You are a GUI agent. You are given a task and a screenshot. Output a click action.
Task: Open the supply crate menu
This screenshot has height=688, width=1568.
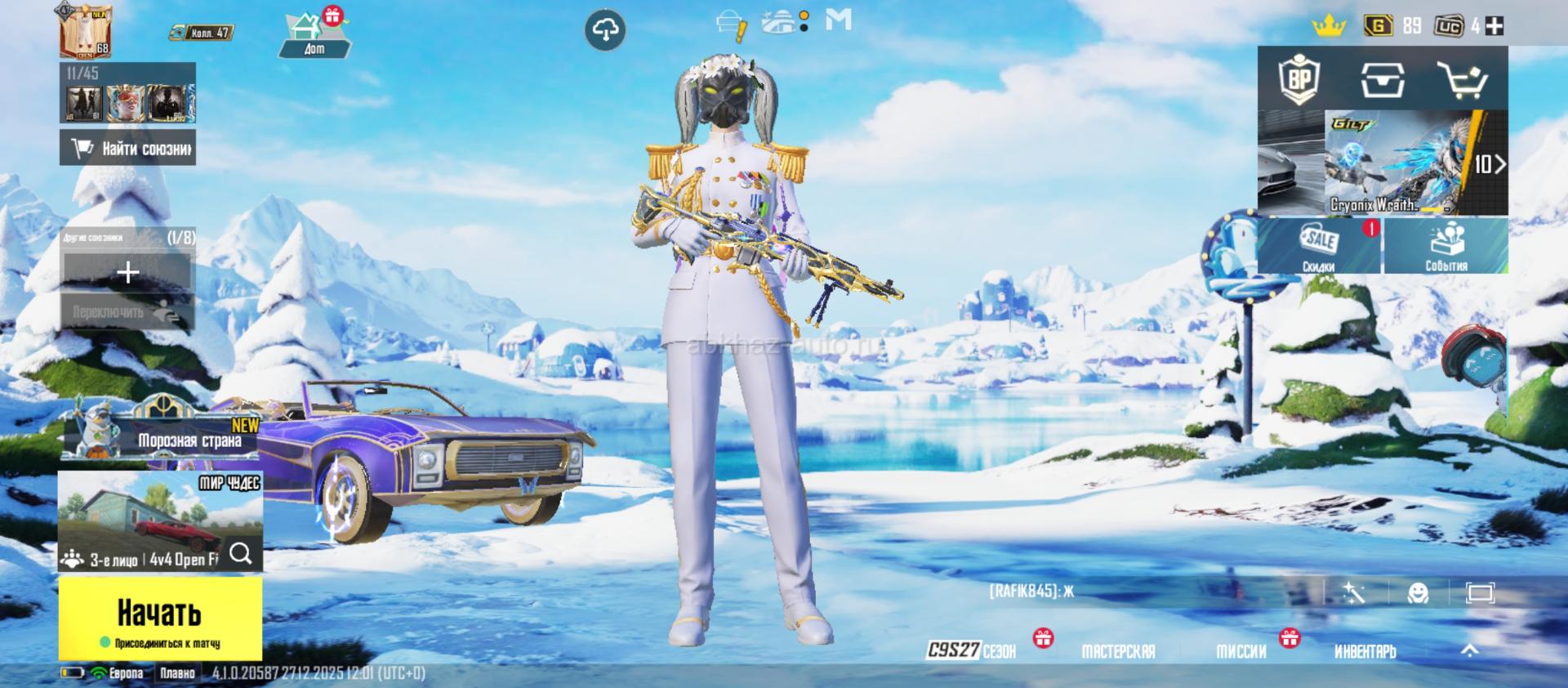tap(1382, 79)
